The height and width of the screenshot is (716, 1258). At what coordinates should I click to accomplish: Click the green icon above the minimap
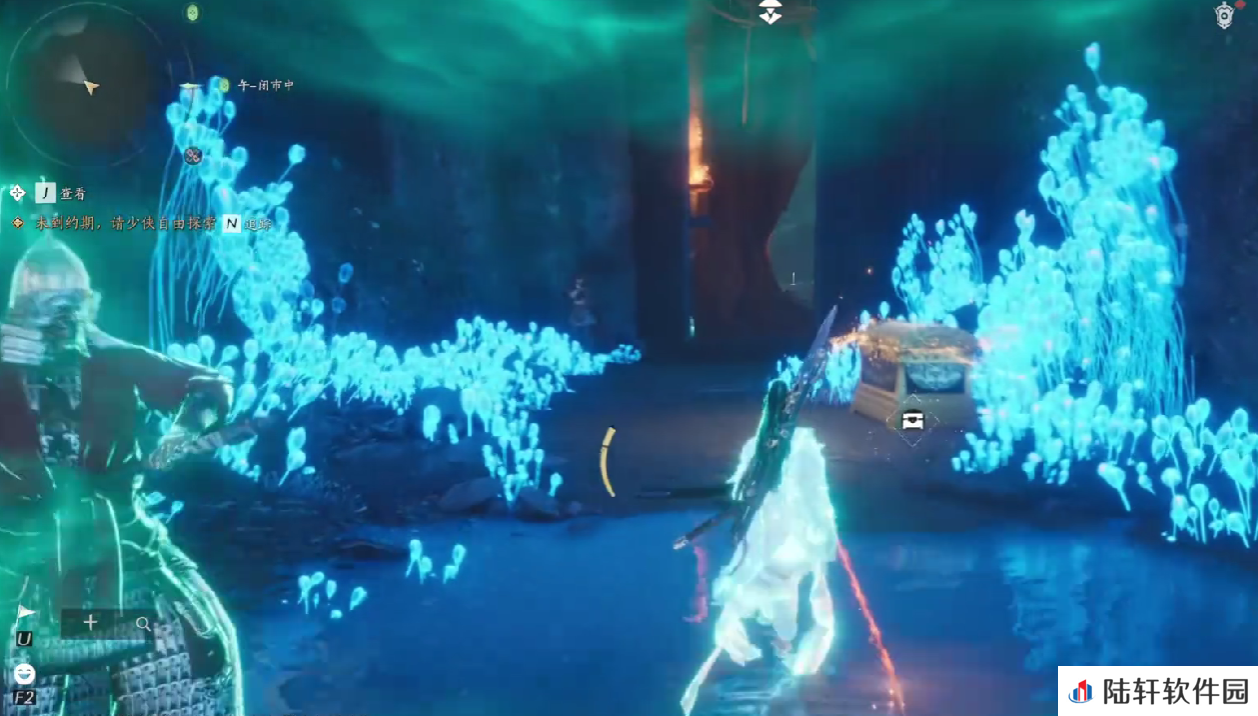pos(192,12)
